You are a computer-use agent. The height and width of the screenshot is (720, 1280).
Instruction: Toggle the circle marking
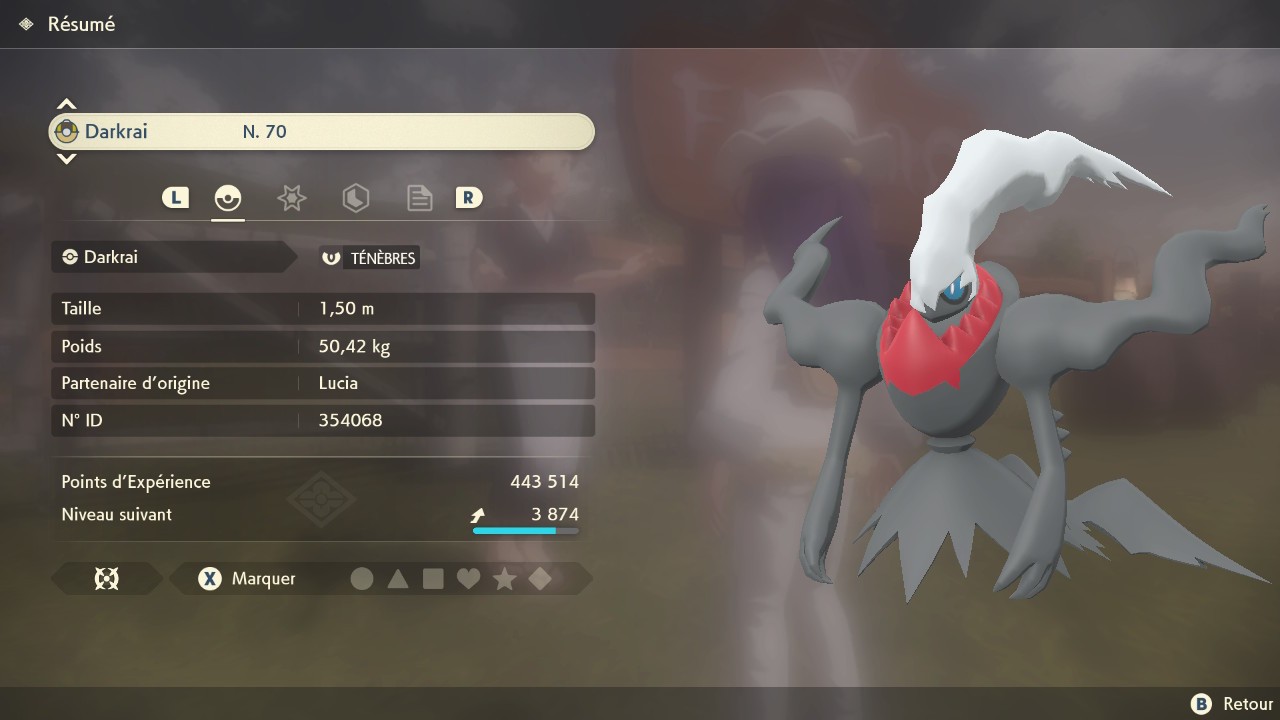click(x=362, y=578)
